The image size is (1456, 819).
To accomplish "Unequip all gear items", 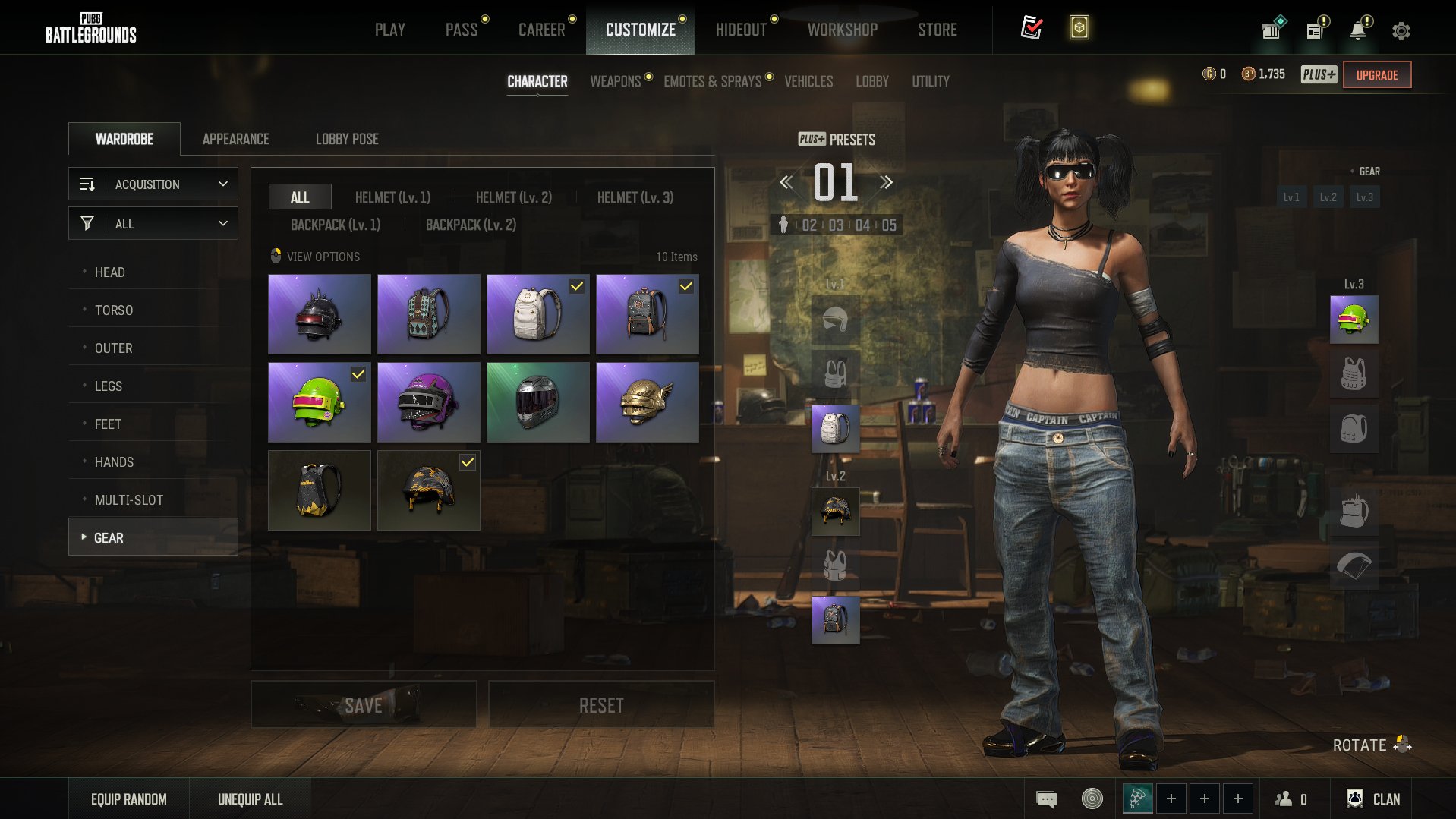I will 250,799.
